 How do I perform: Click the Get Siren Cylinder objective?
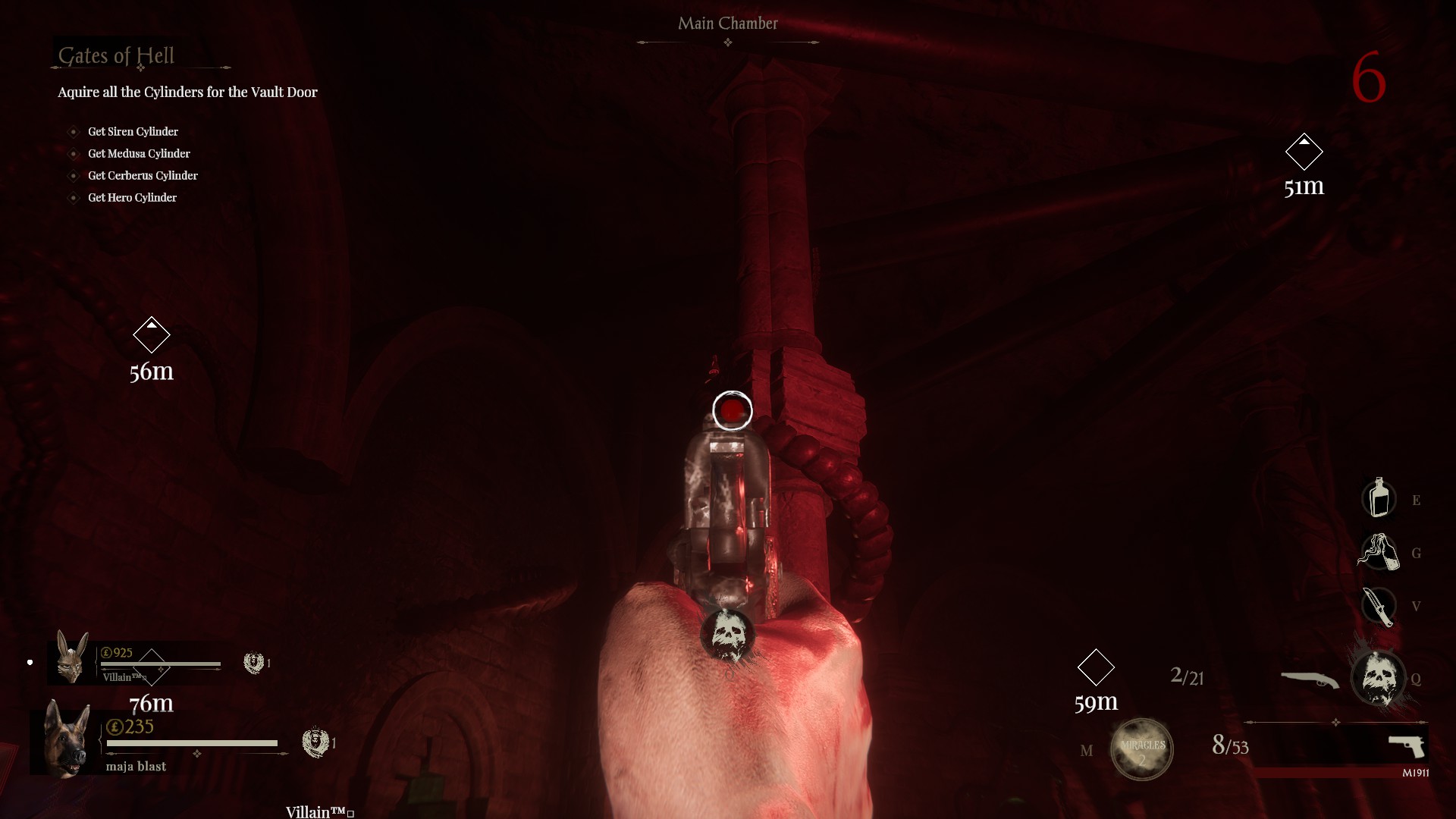[x=133, y=132]
